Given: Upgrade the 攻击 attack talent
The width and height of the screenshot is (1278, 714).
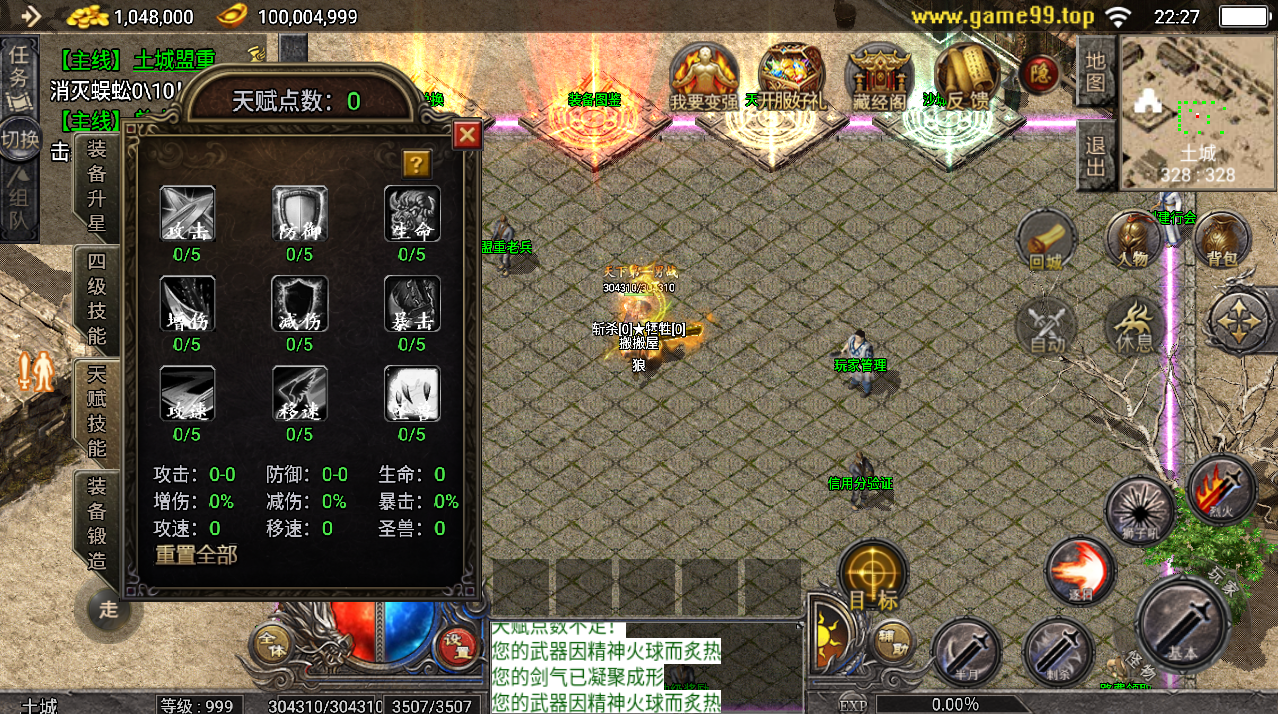Looking at the screenshot, I should pyautogui.click(x=187, y=214).
